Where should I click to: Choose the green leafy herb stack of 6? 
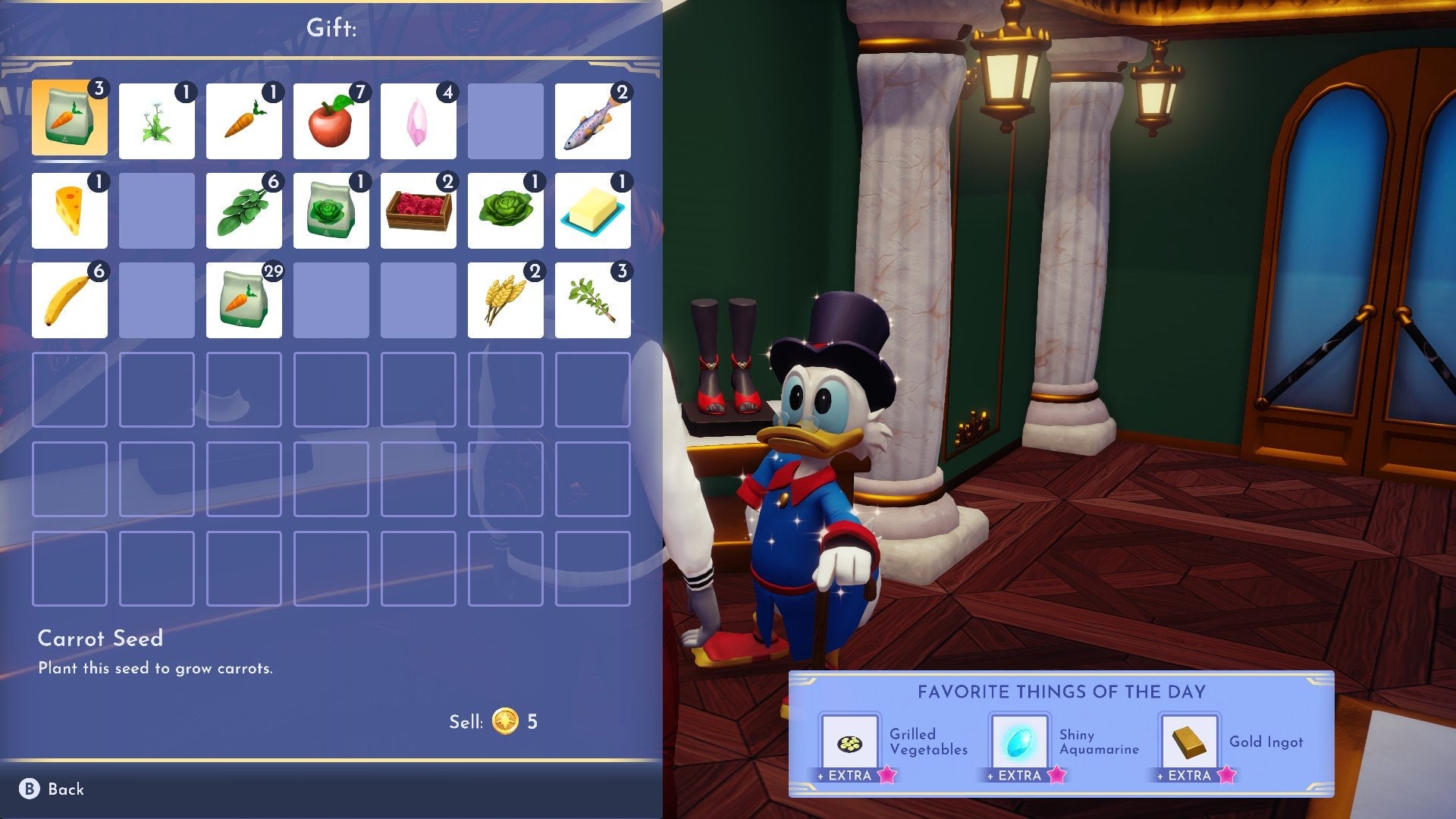(244, 211)
